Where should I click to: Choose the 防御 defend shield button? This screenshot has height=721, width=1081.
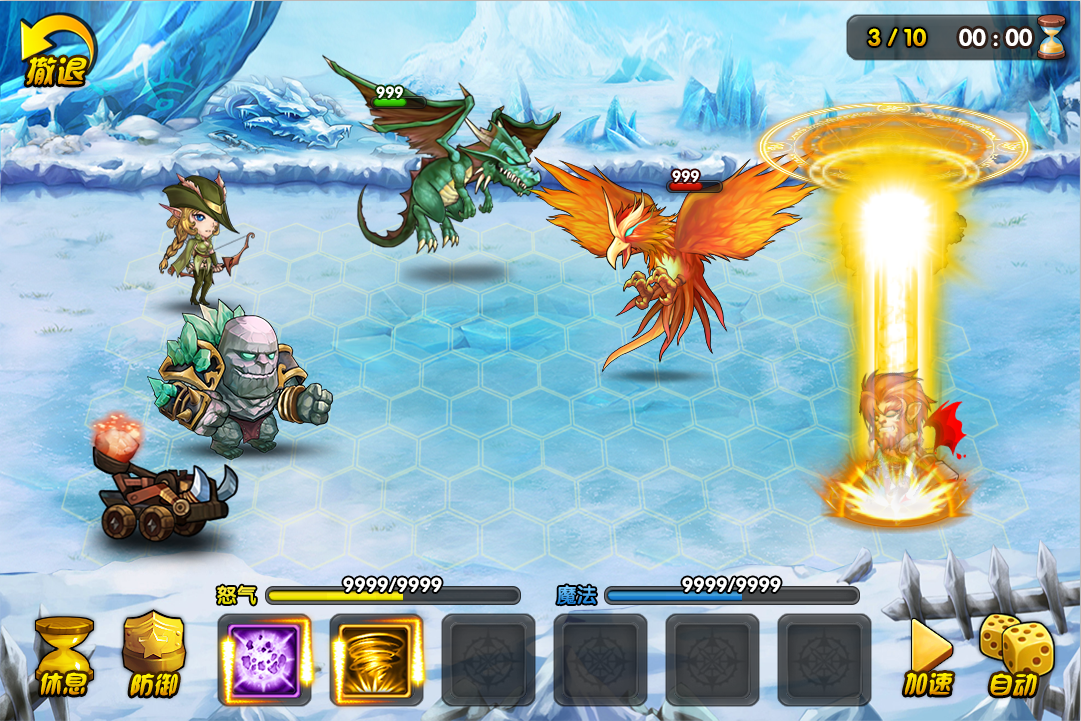point(154,656)
